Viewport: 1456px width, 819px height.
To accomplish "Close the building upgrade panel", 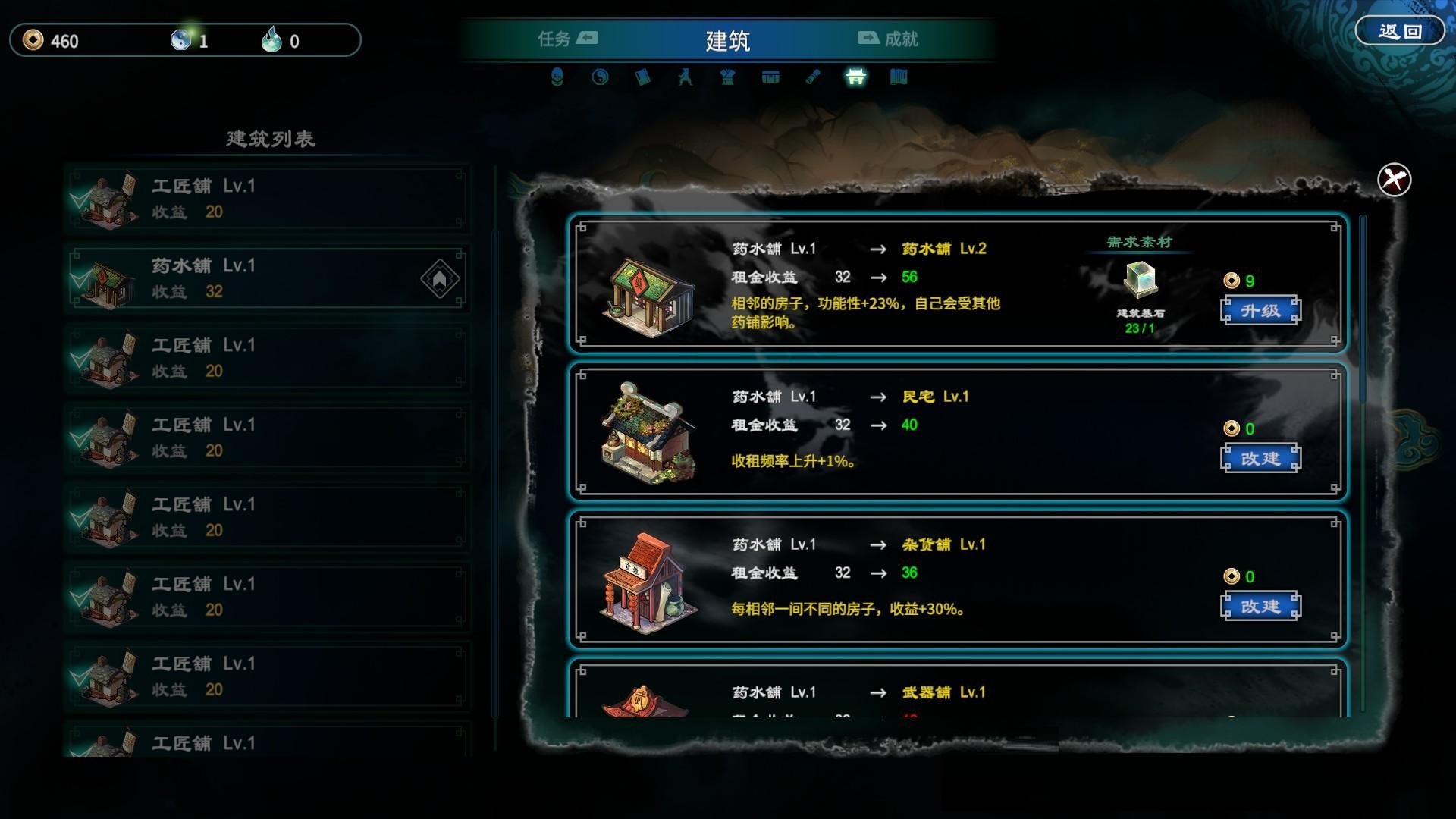I will [1394, 180].
